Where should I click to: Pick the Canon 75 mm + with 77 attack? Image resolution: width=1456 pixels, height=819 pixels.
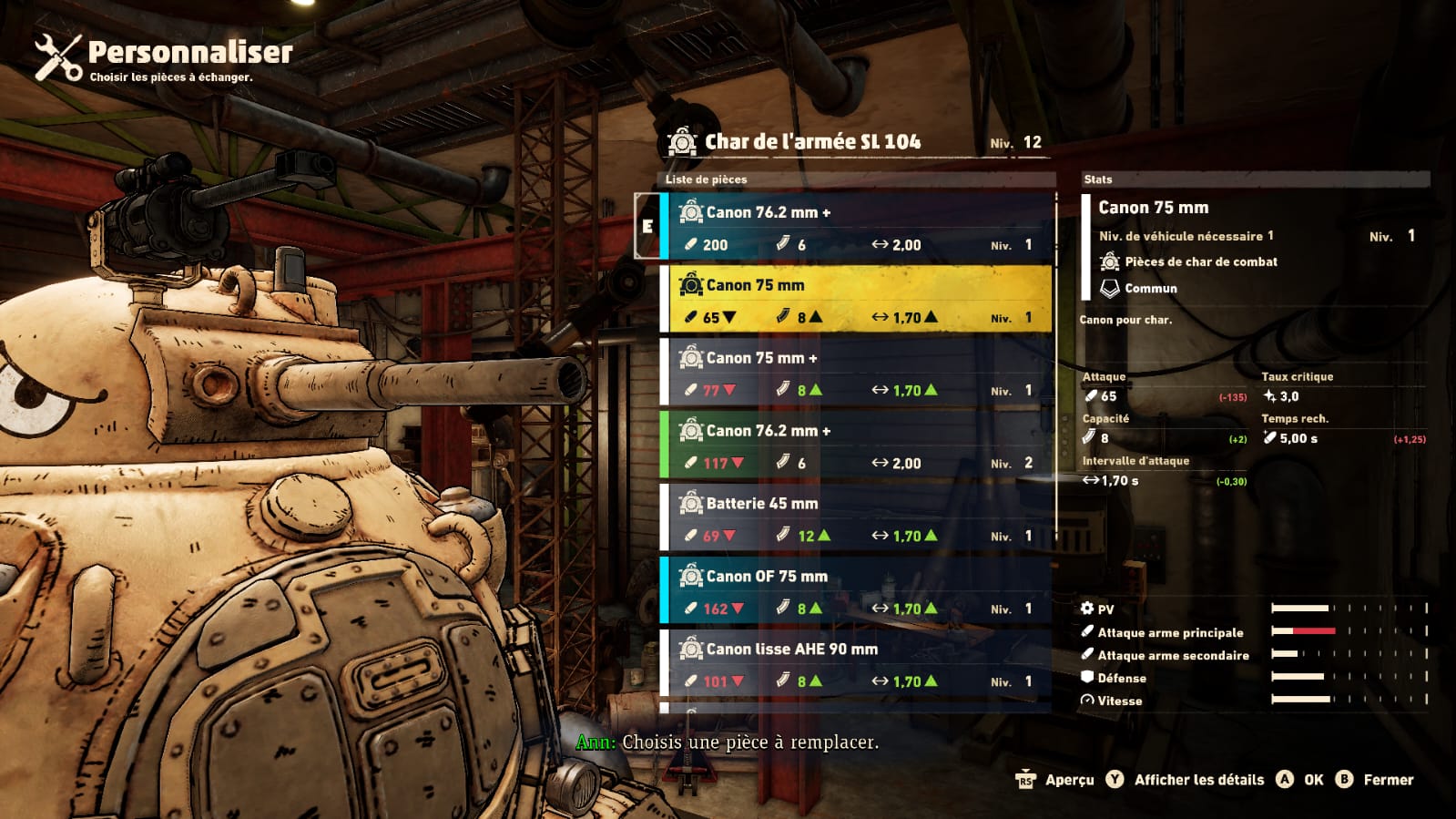[x=856, y=373]
